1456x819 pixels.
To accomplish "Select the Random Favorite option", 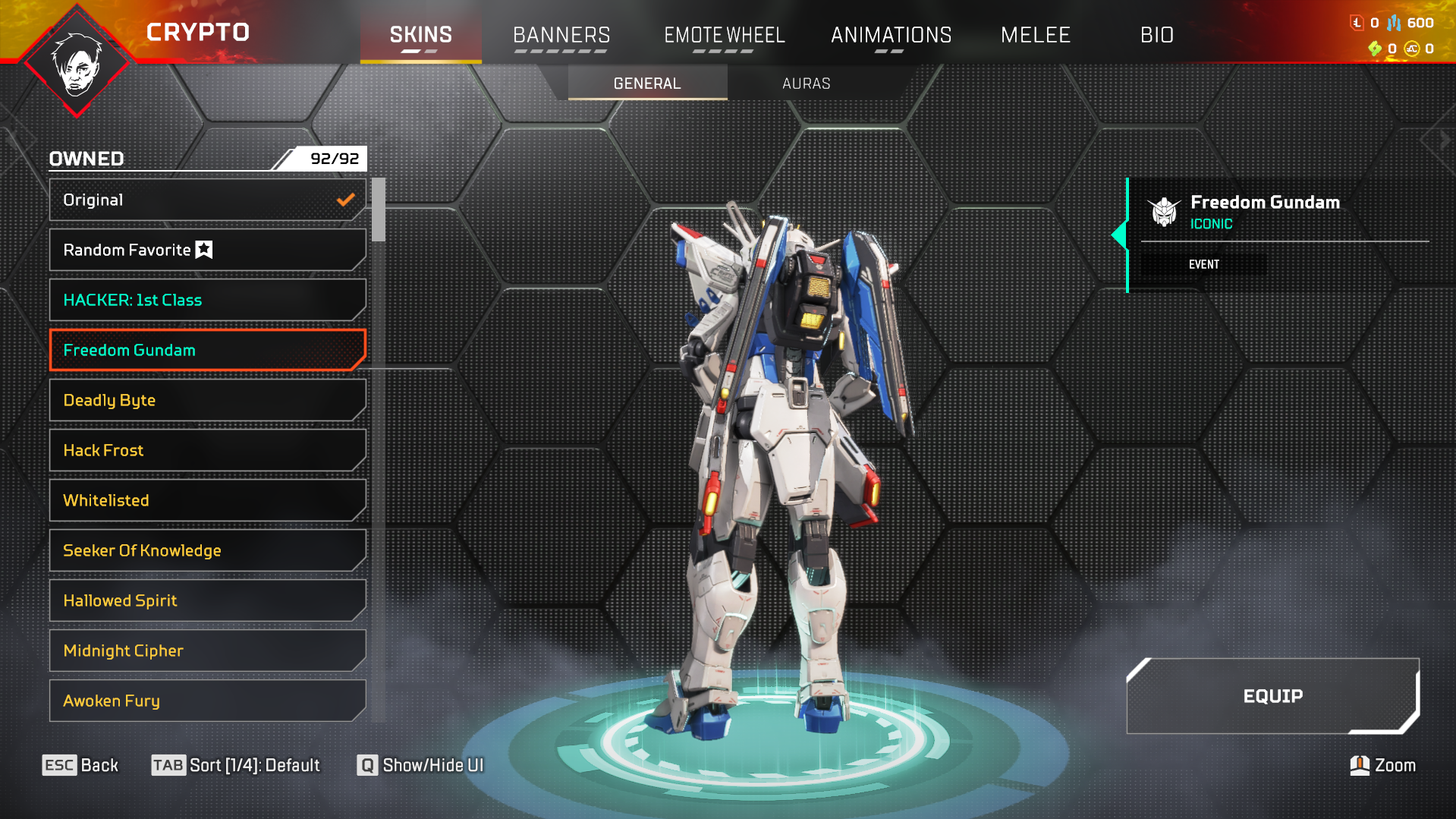I will (x=207, y=250).
